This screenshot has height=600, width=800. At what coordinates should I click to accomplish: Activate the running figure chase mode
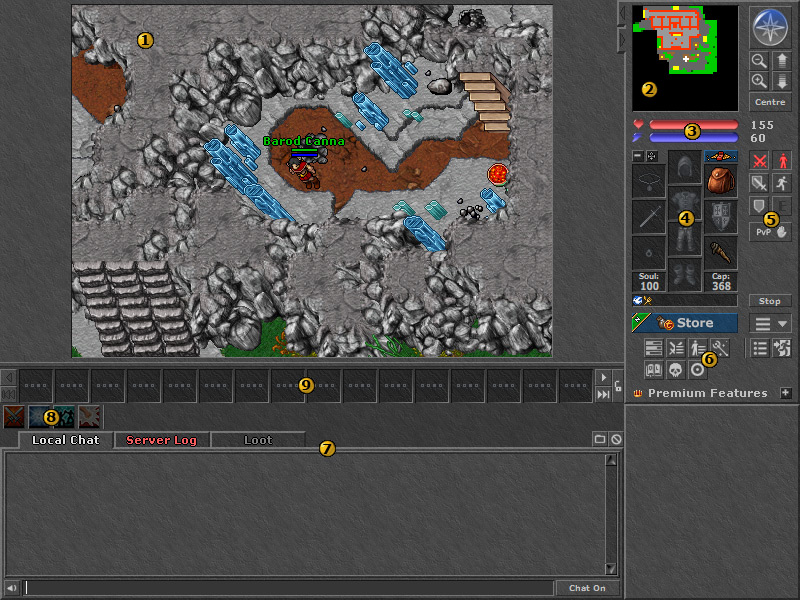[783, 183]
